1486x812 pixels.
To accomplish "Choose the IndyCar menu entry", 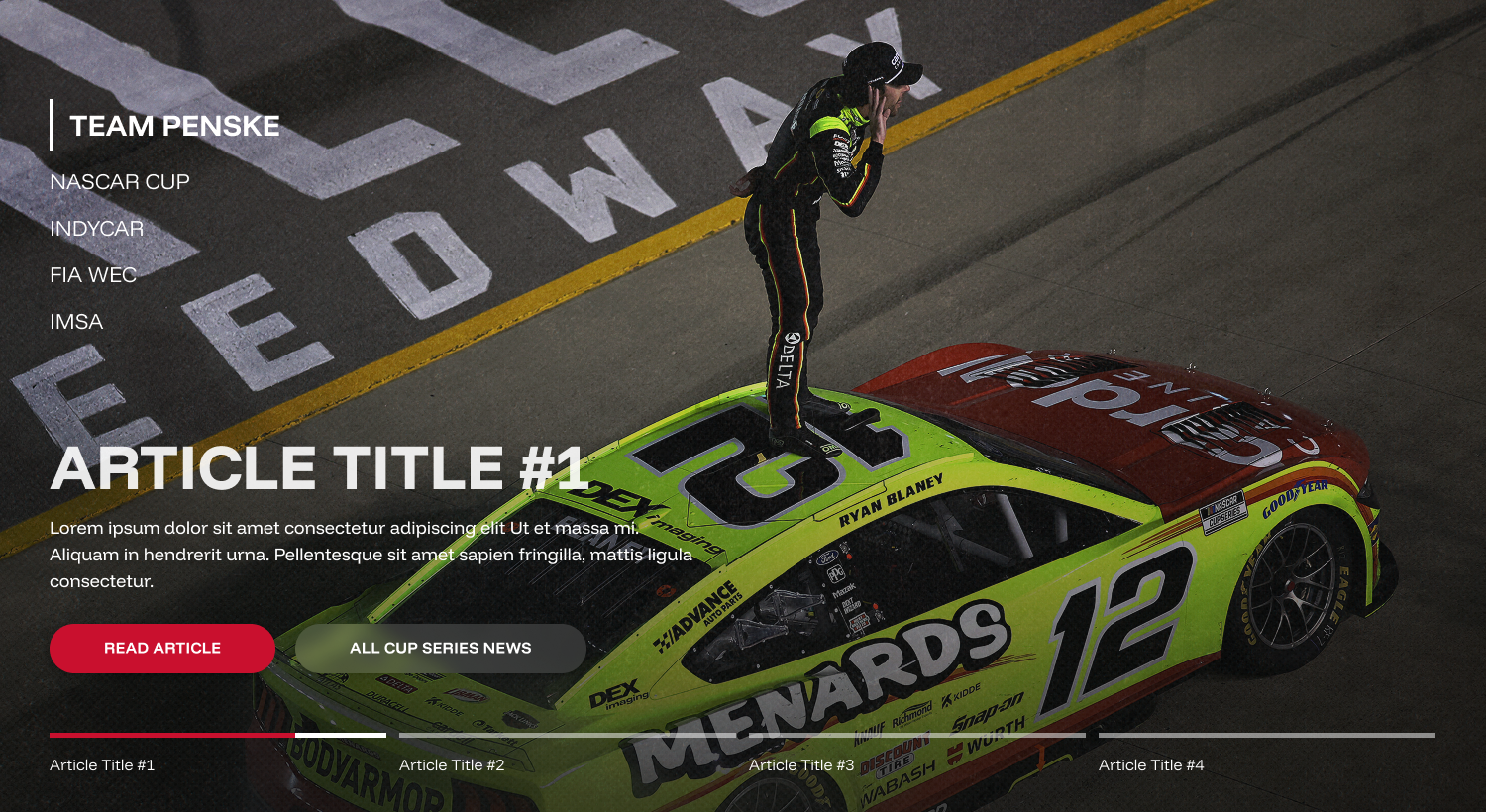I will pos(97,229).
